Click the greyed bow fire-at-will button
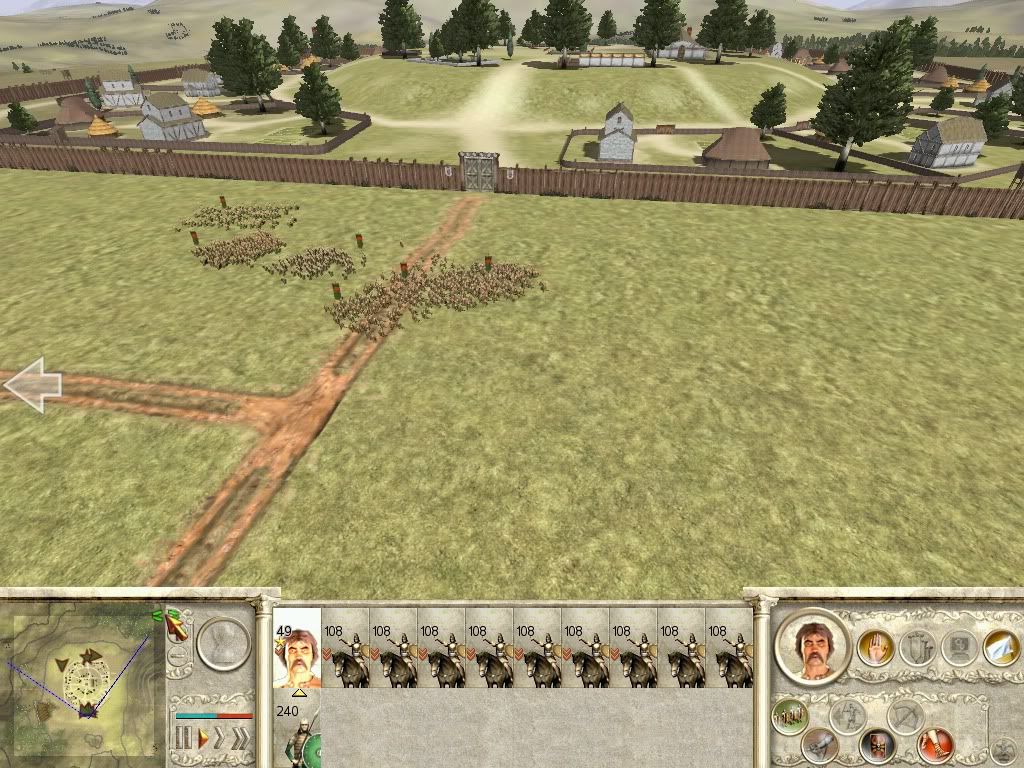 [904, 716]
